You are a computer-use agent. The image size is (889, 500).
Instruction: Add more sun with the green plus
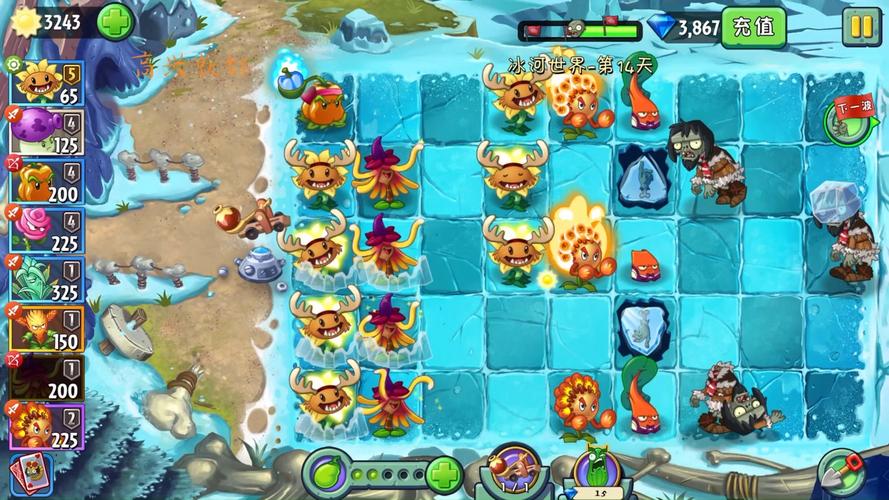pos(115,20)
